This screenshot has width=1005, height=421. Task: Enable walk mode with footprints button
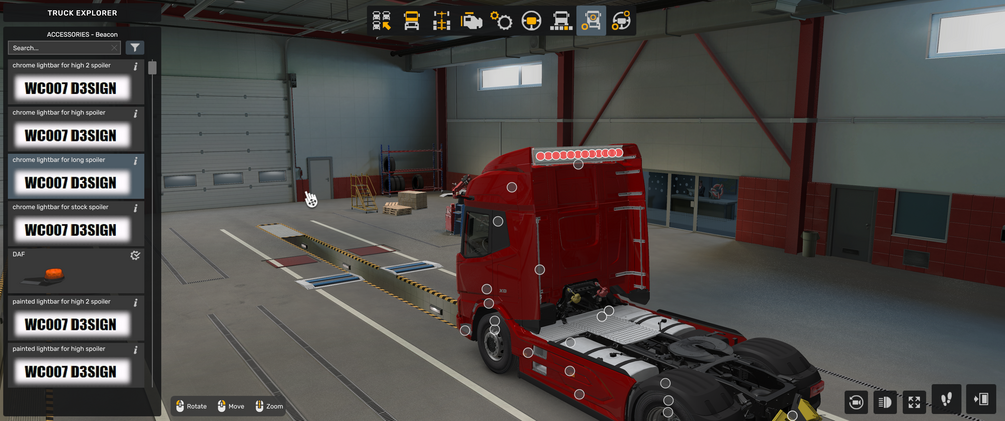tap(946, 399)
